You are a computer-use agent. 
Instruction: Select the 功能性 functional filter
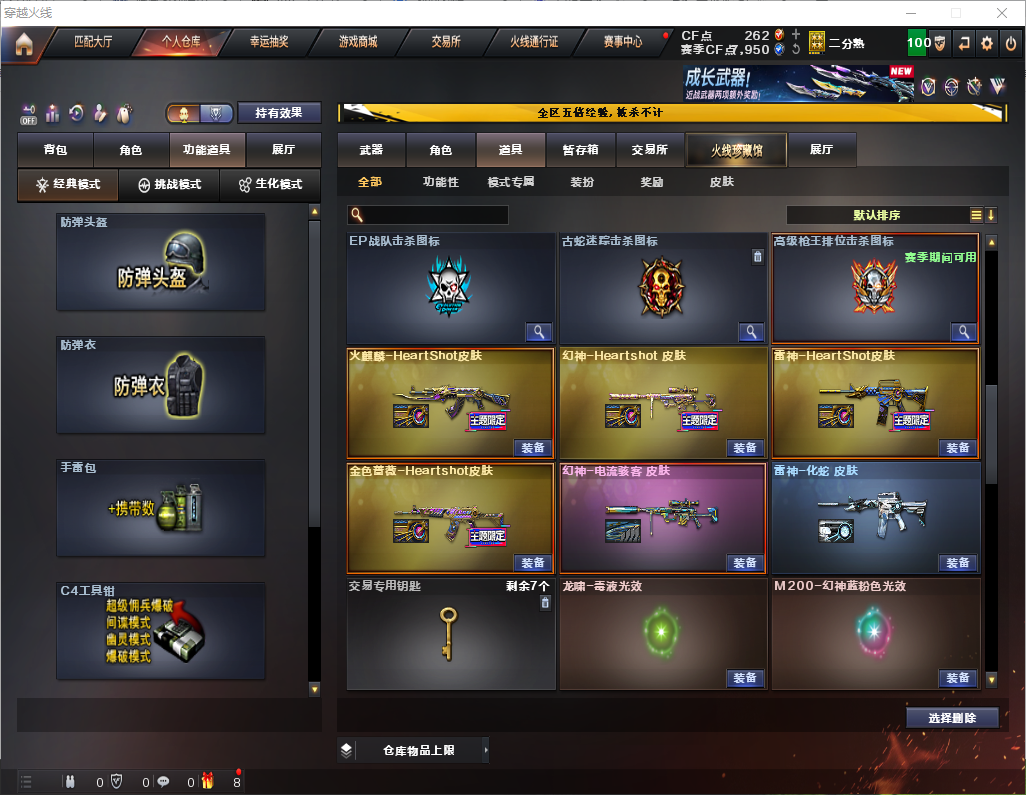click(440, 182)
